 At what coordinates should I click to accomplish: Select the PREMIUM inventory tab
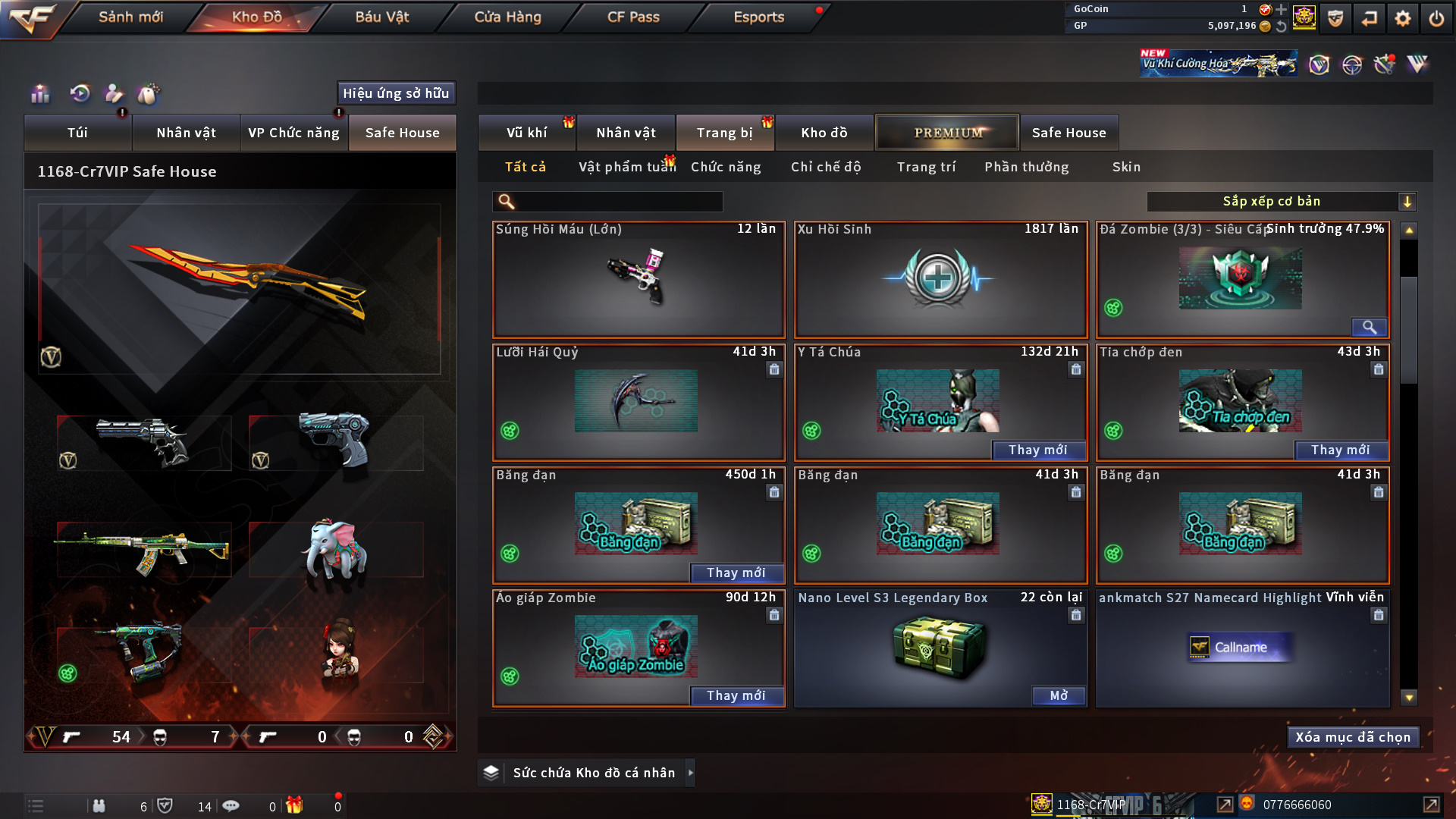[947, 133]
